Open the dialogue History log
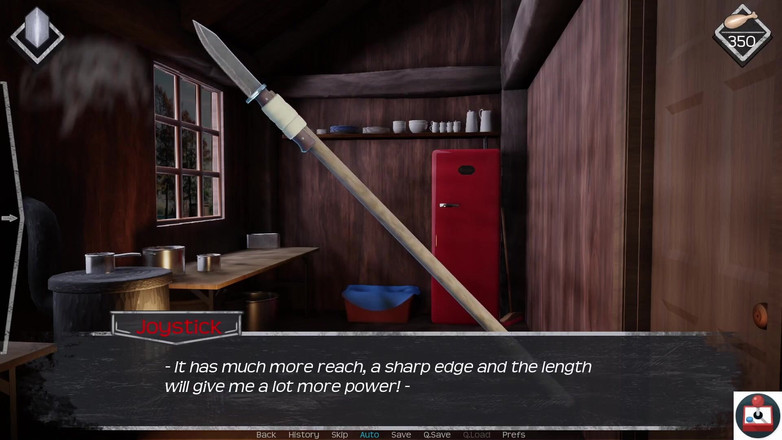 pyautogui.click(x=303, y=434)
